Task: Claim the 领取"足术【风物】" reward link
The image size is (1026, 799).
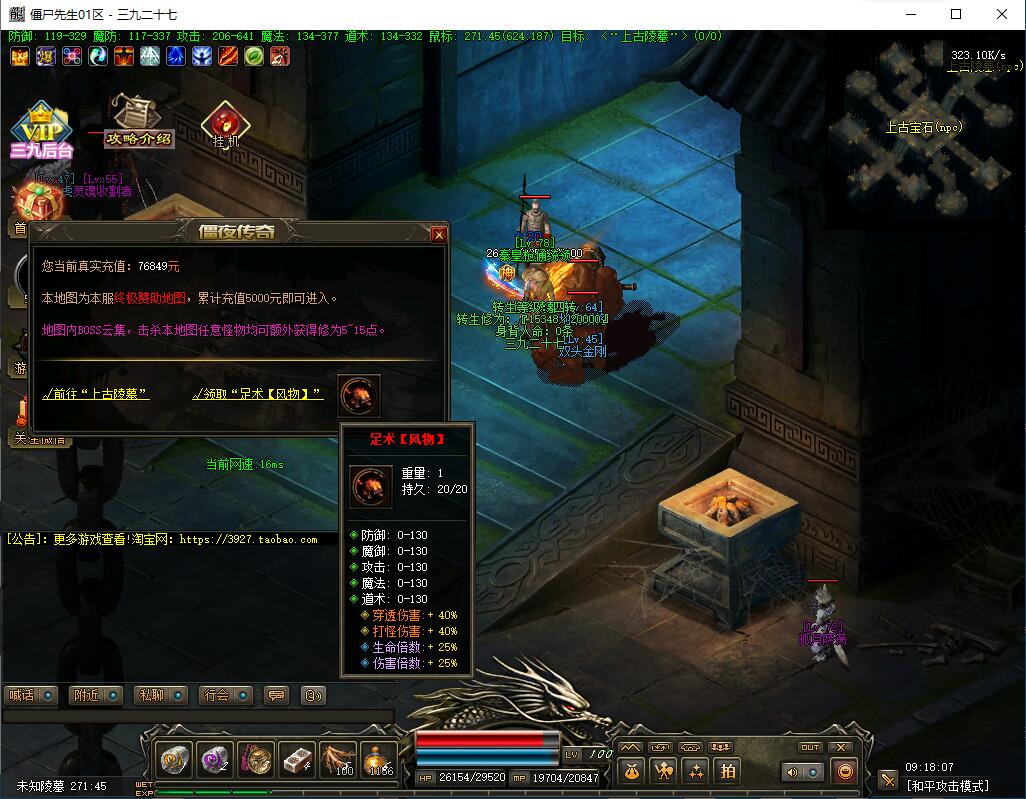Action: (x=258, y=394)
